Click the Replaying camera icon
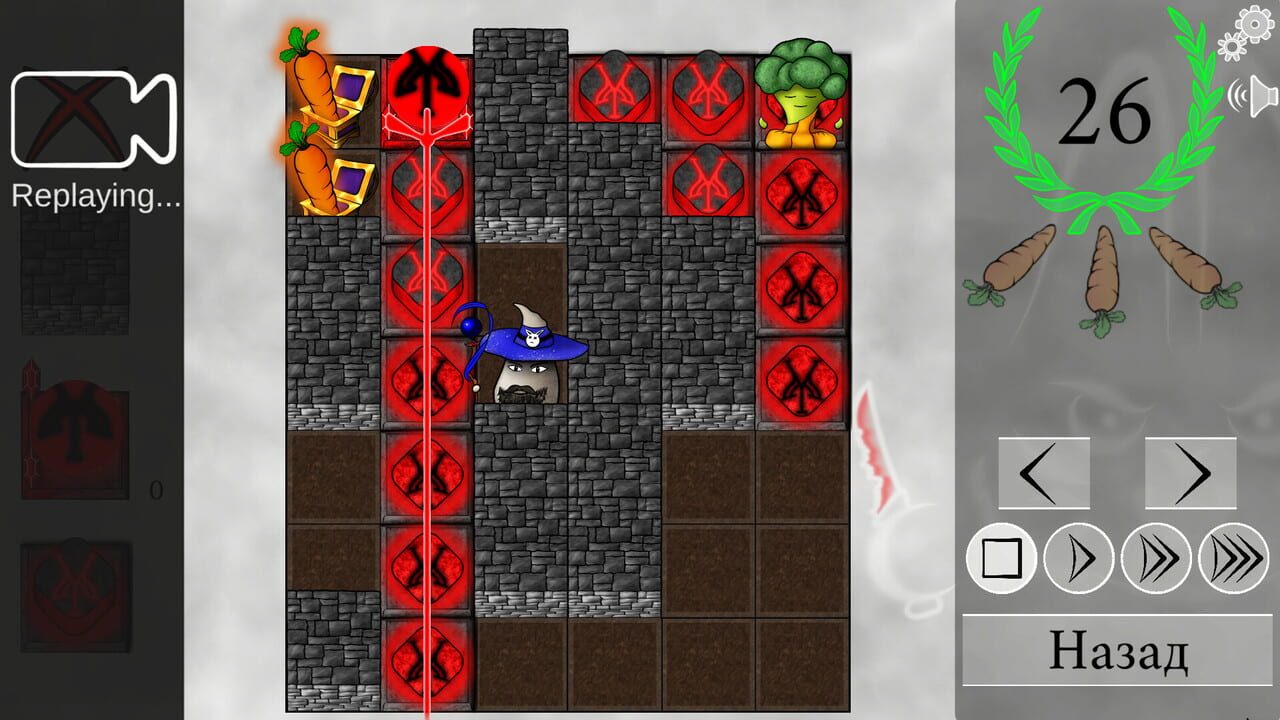This screenshot has height=720, width=1280. coord(95,120)
